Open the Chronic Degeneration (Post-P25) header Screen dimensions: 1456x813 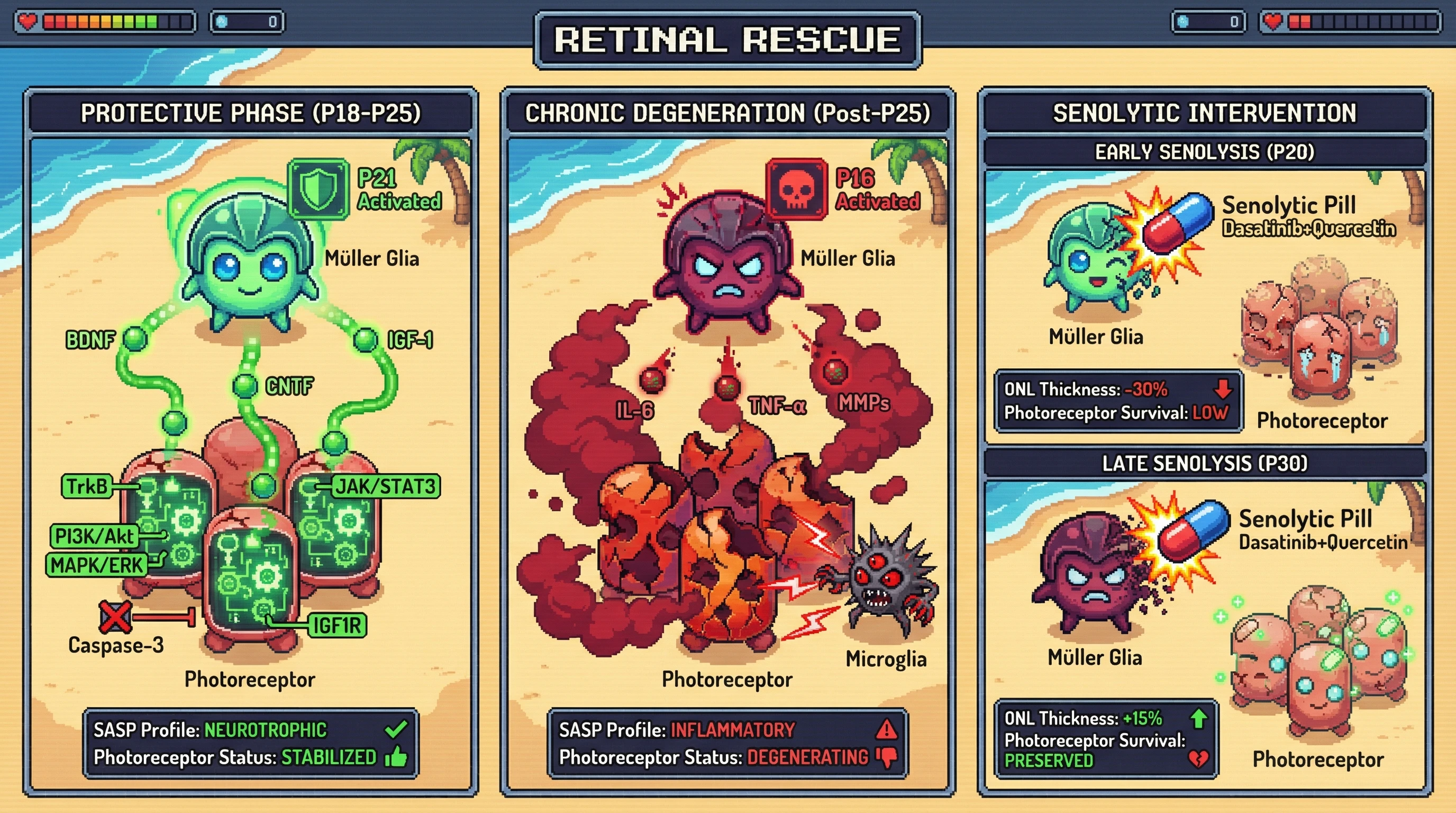[x=727, y=113]
